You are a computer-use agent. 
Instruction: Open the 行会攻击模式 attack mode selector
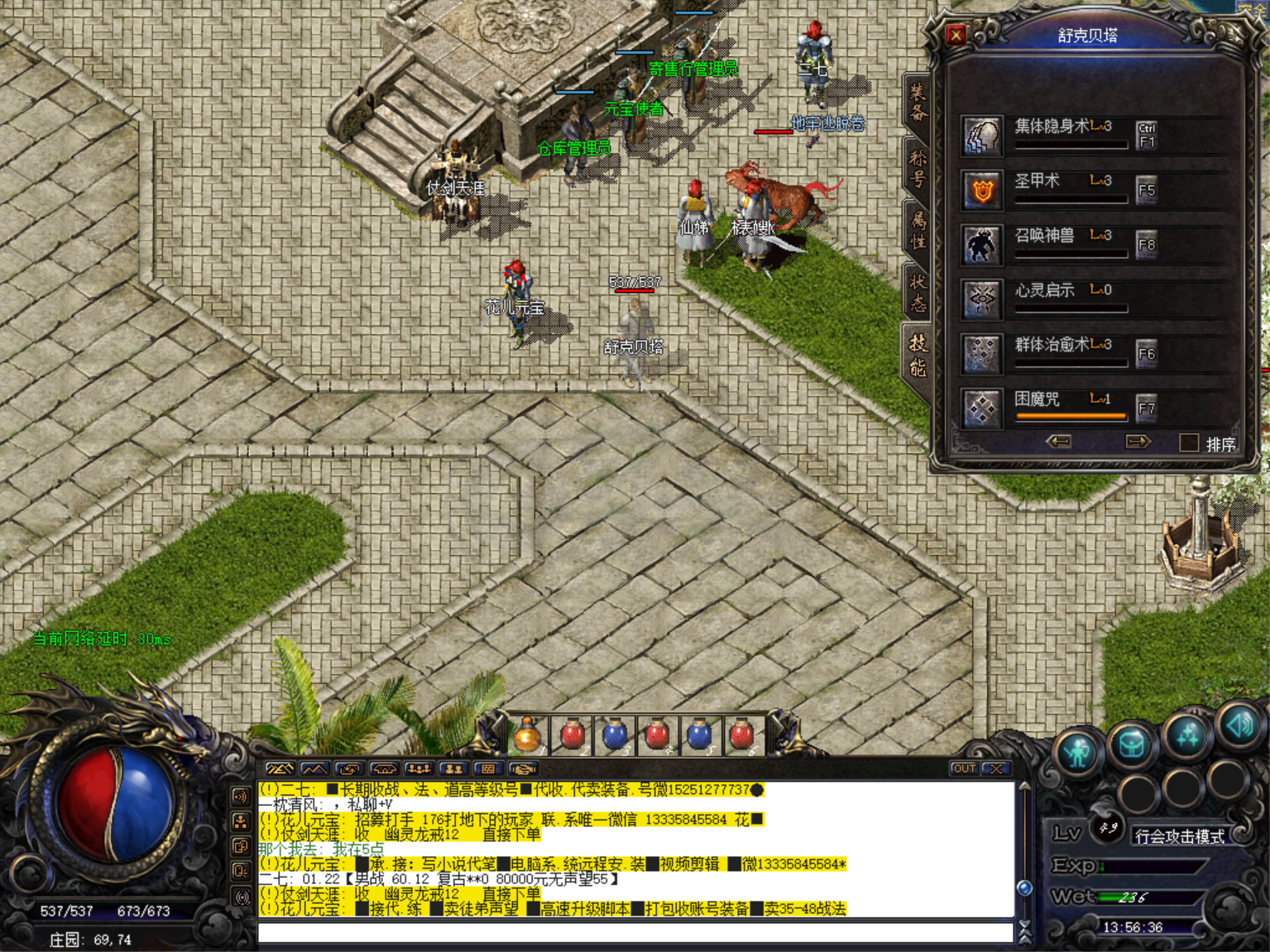[x=1181, y=837]
